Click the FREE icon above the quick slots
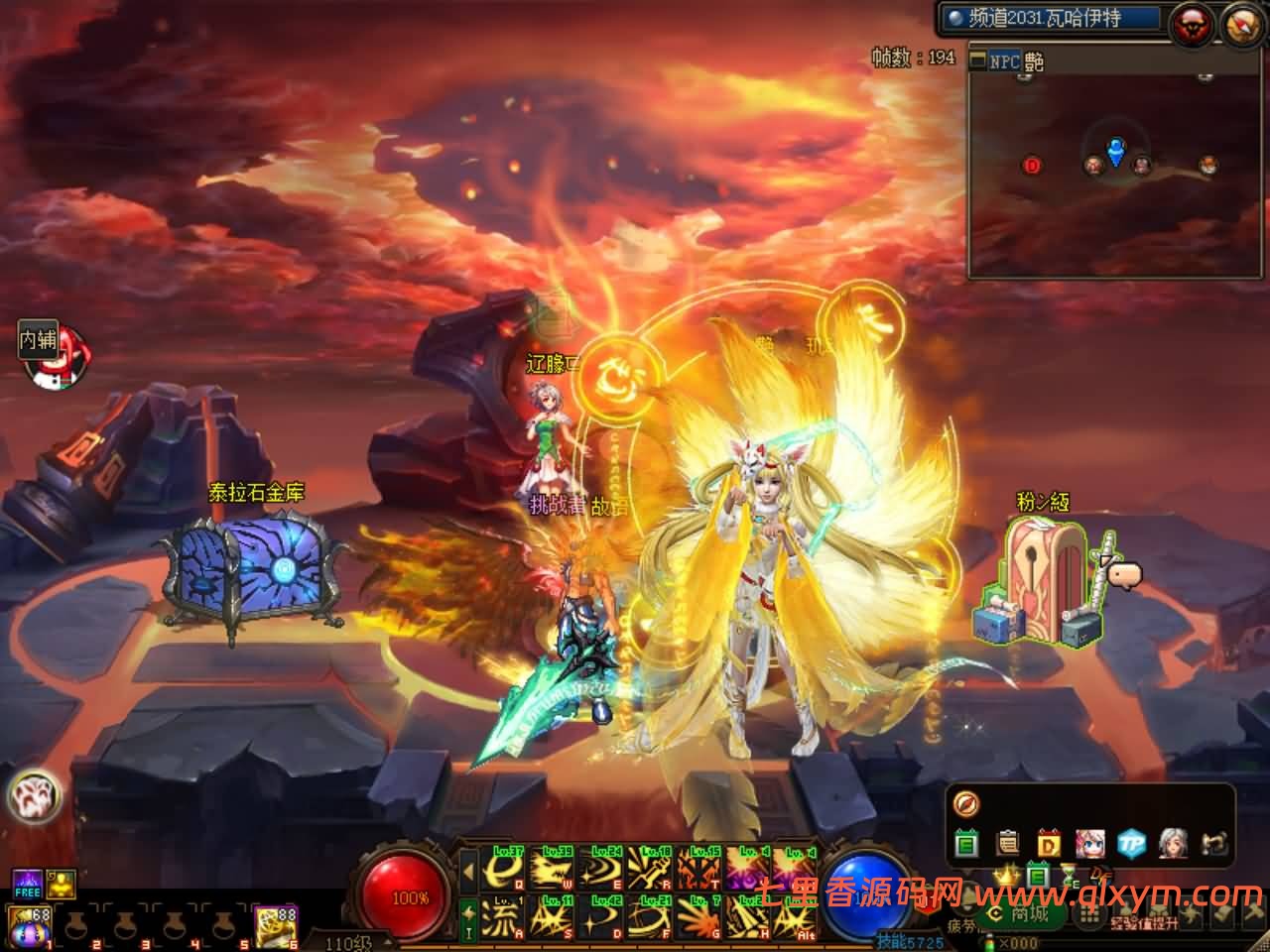 tap(27, 883)
